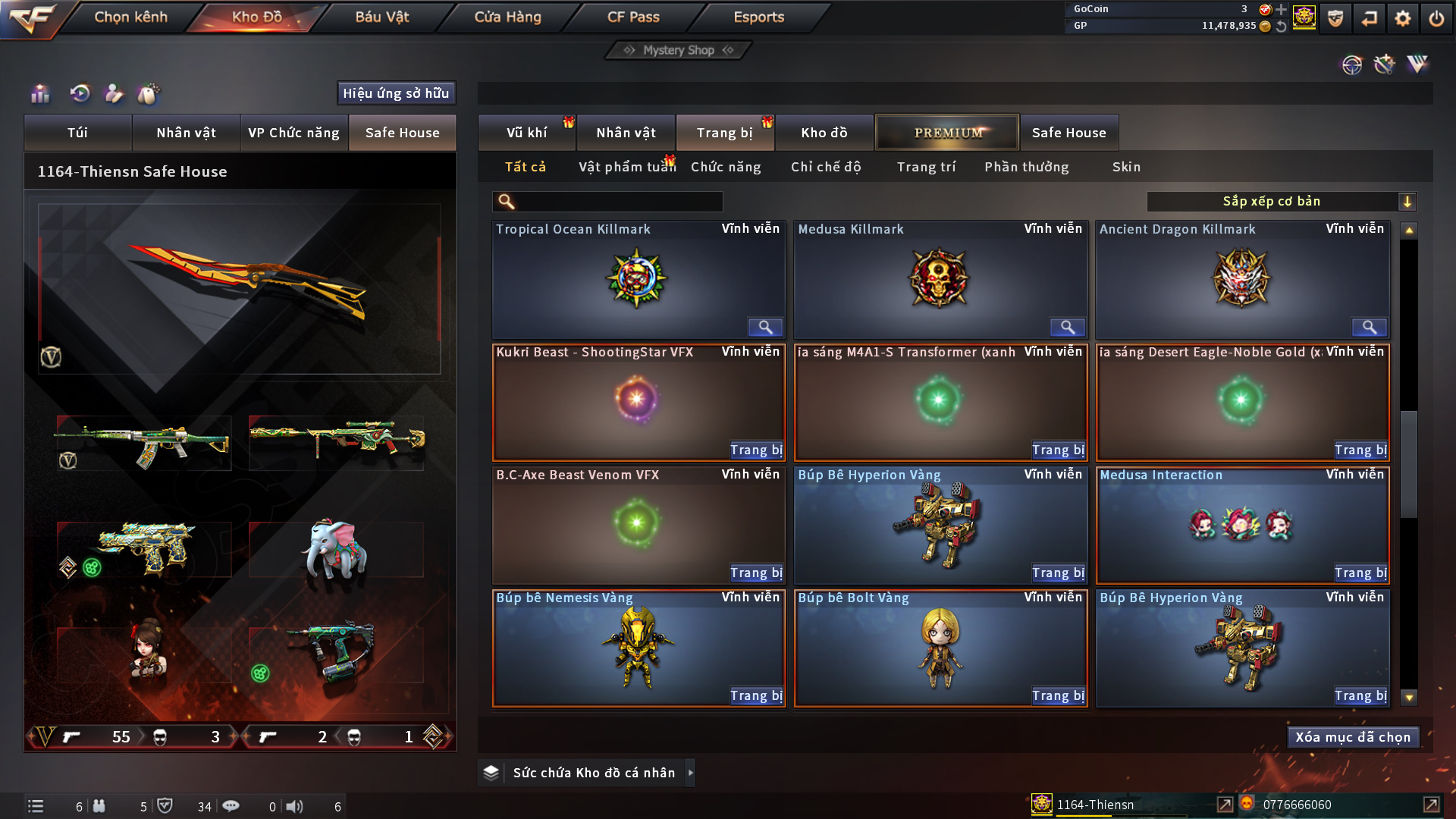
Task: Switch to the PREMIUM tab
Action: [x=947, y=133]
